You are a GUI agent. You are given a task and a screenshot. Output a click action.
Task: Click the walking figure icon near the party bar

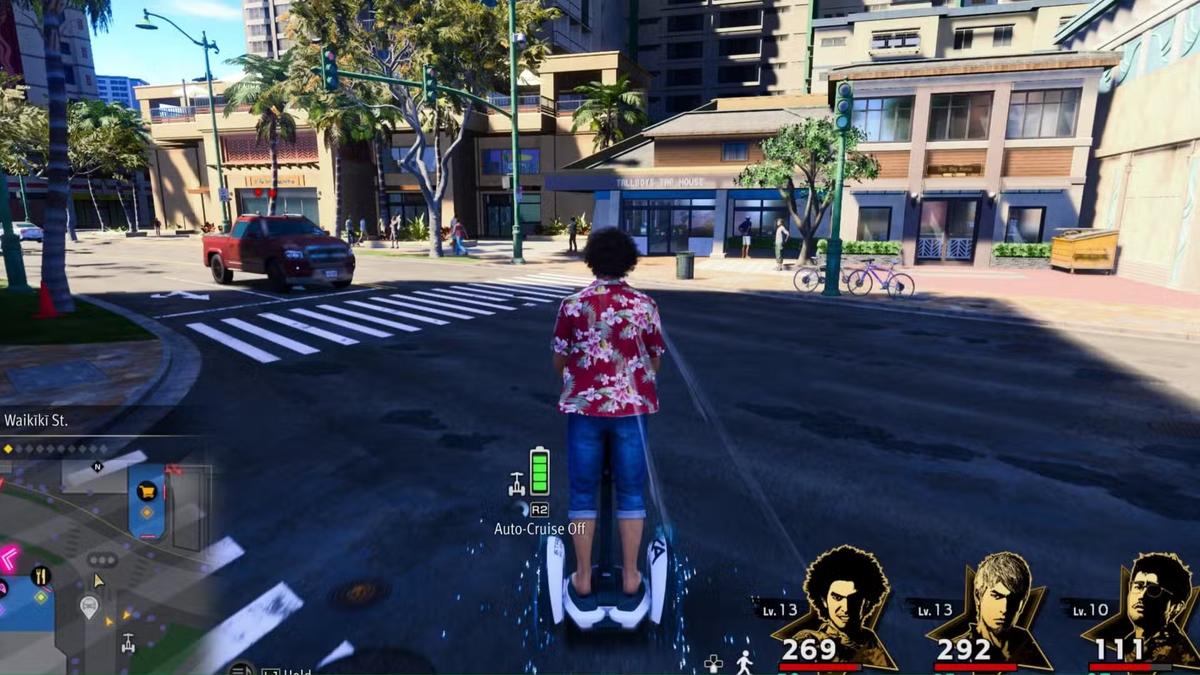(x=744, y=662)
